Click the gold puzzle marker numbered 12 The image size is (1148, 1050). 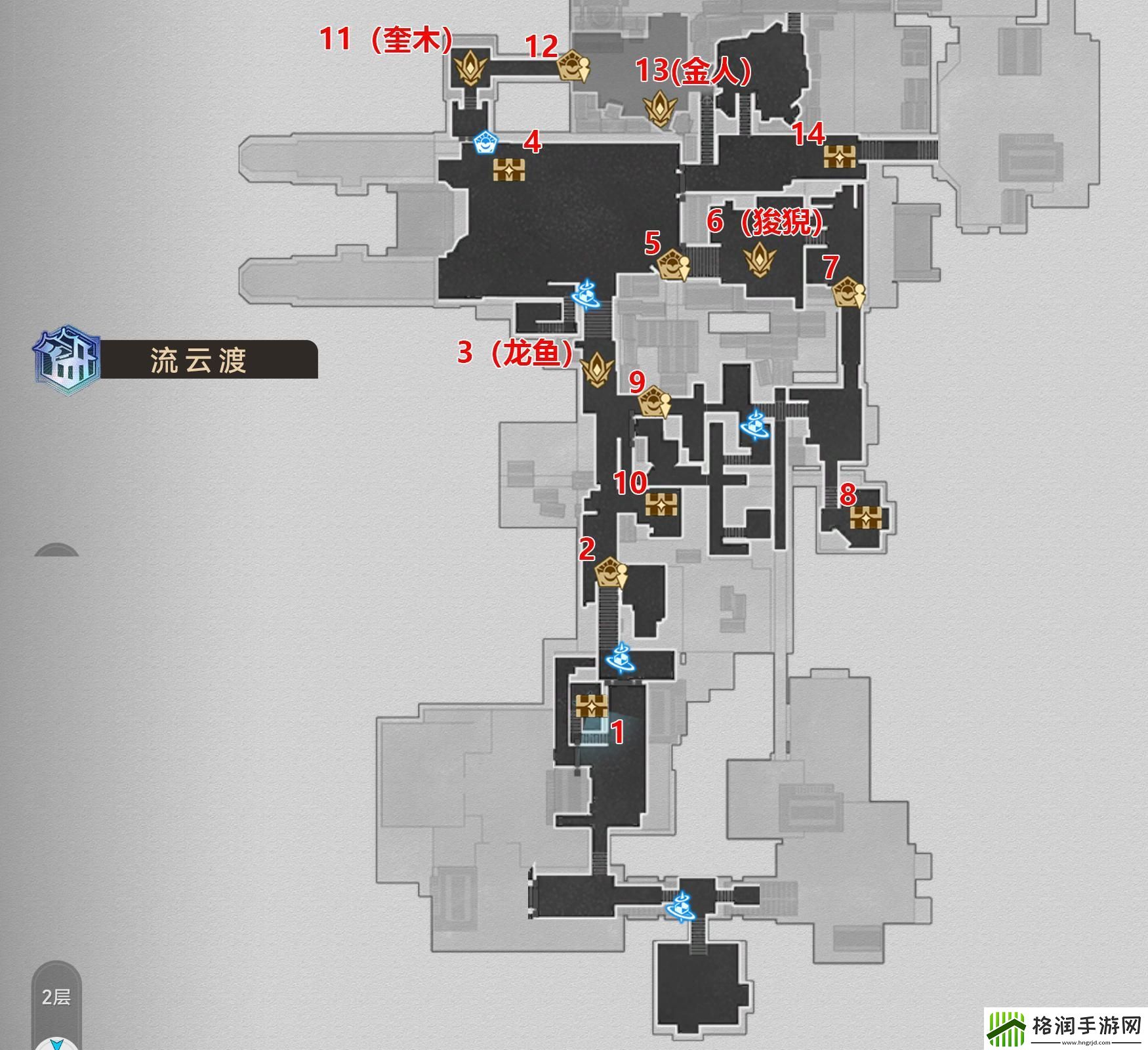(x=572, y=66)
